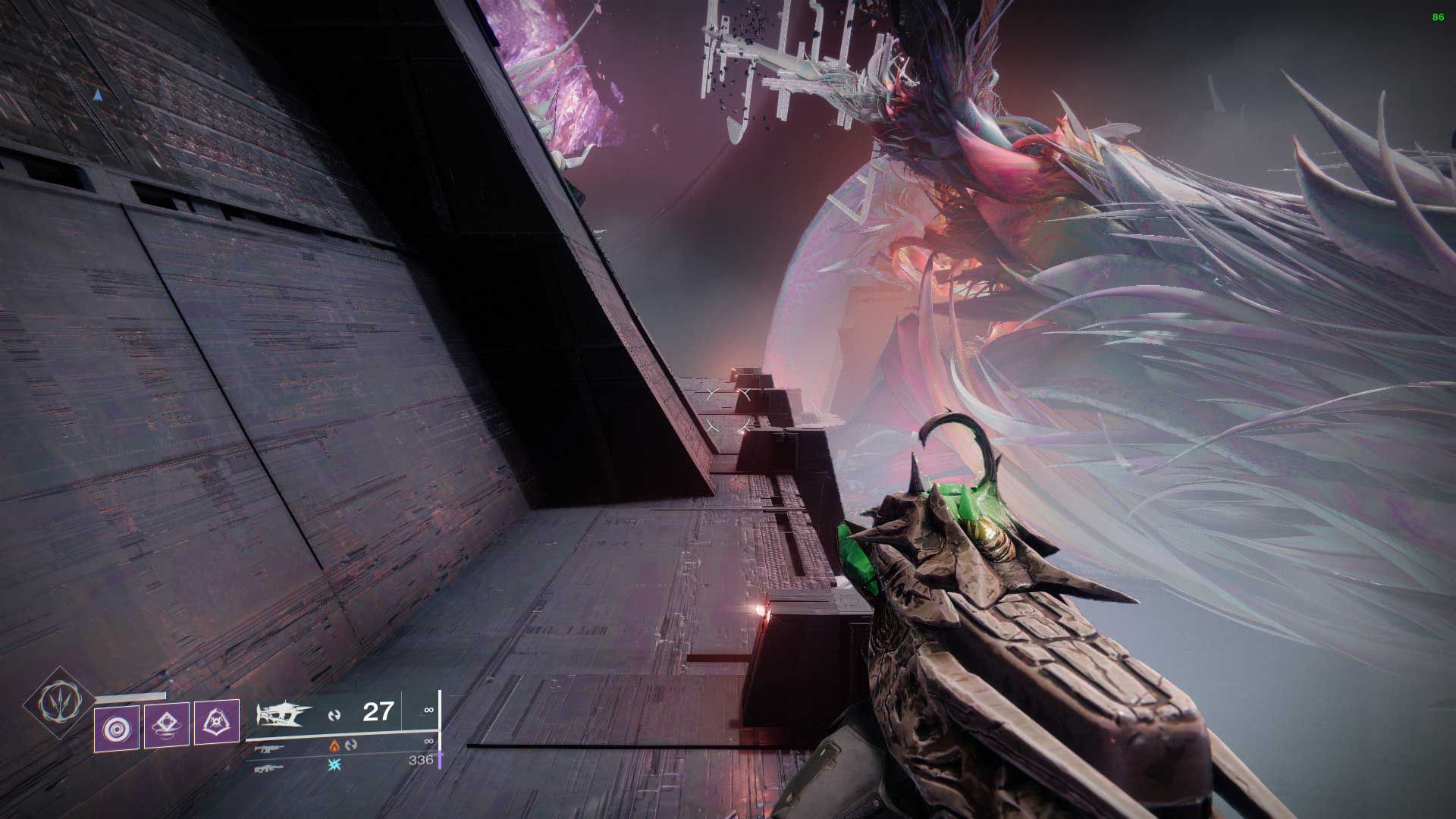
Task: Toggle the infinite ammo indicator next to 27
Action: coord(429,711)
